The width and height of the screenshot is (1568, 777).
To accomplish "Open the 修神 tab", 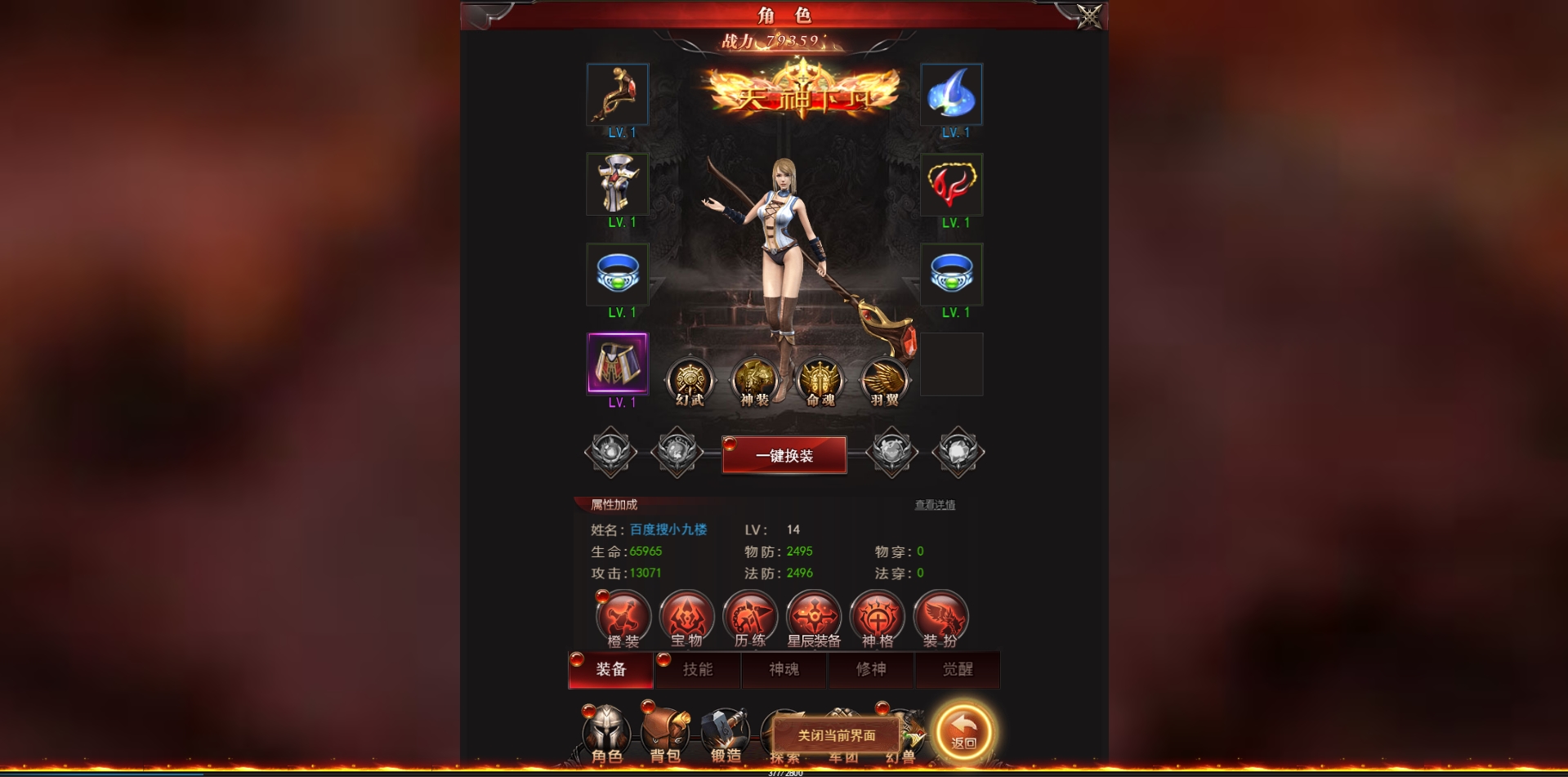I will tap(871, 670).
